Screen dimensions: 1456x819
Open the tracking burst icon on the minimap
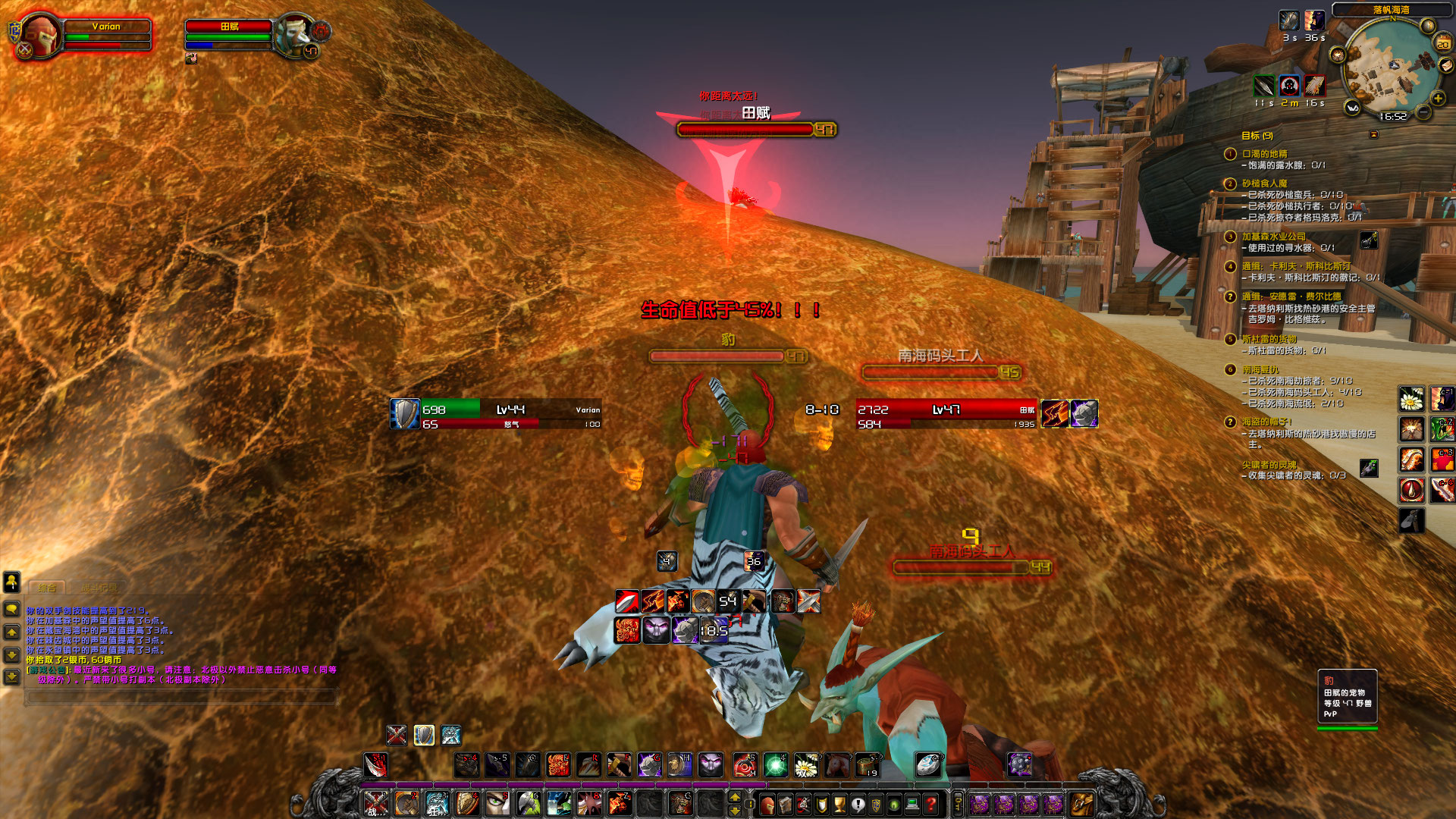tap(1338, 54)
